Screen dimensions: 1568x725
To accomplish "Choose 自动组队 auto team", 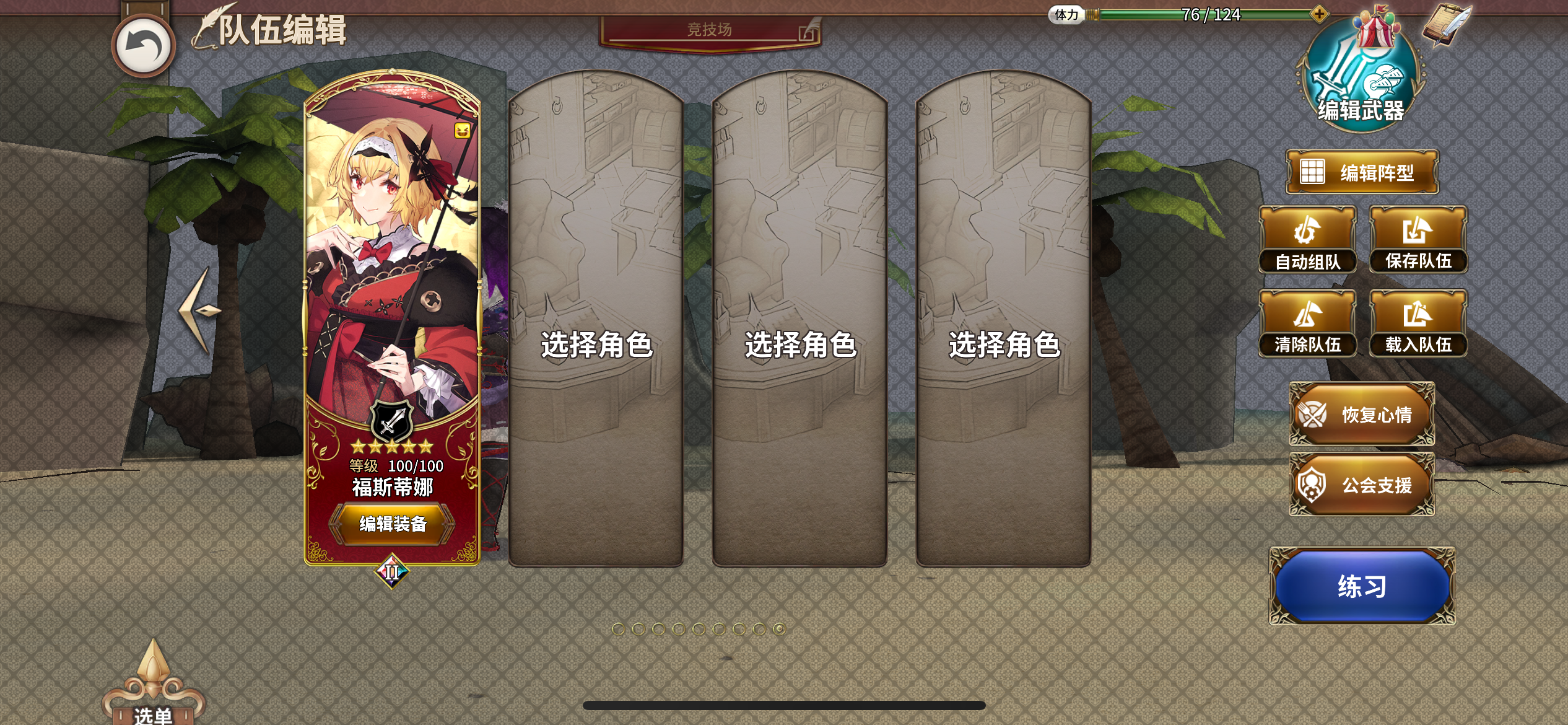I will click(1307, 240).
